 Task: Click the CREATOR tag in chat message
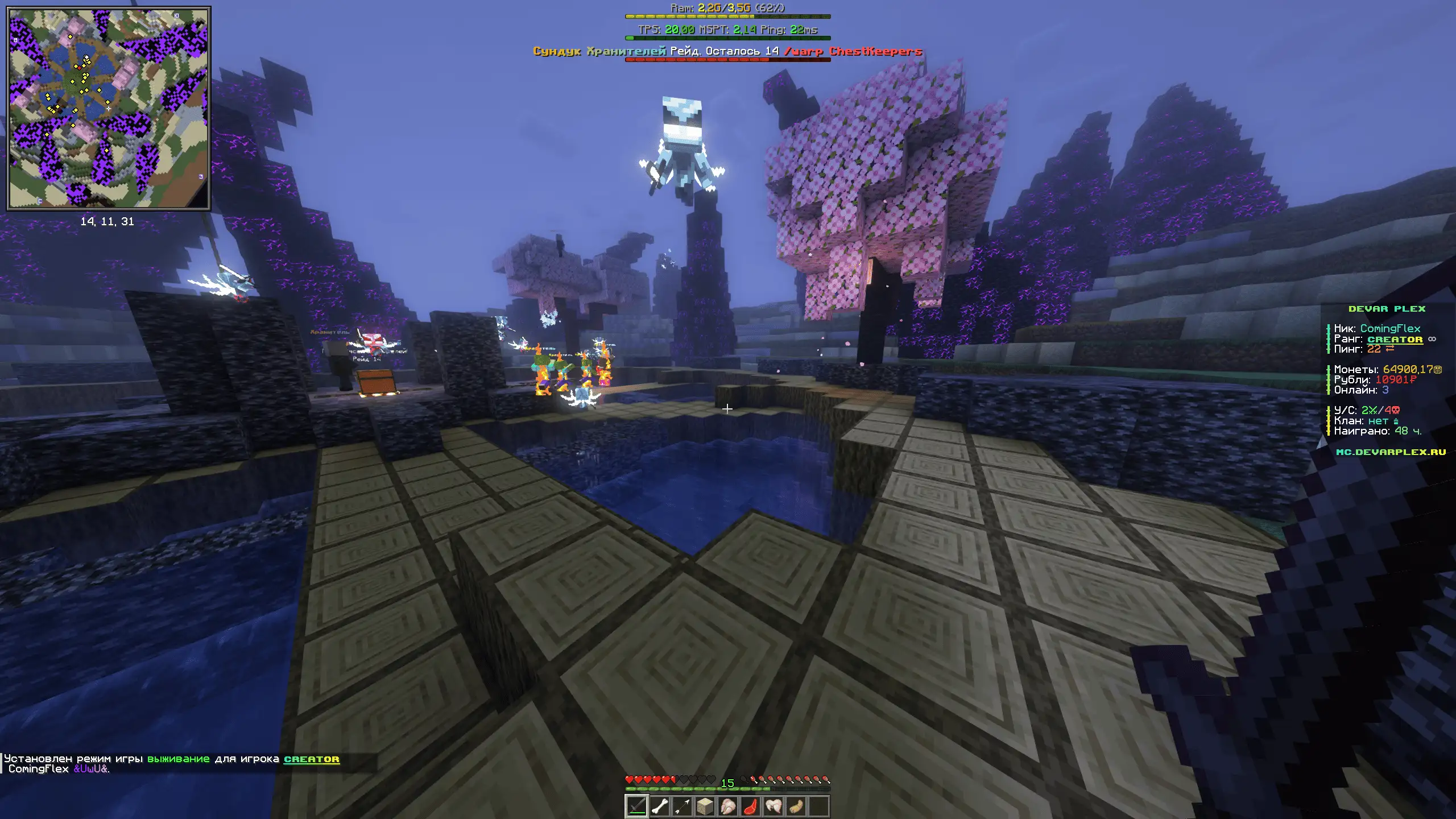pos(312,759)
